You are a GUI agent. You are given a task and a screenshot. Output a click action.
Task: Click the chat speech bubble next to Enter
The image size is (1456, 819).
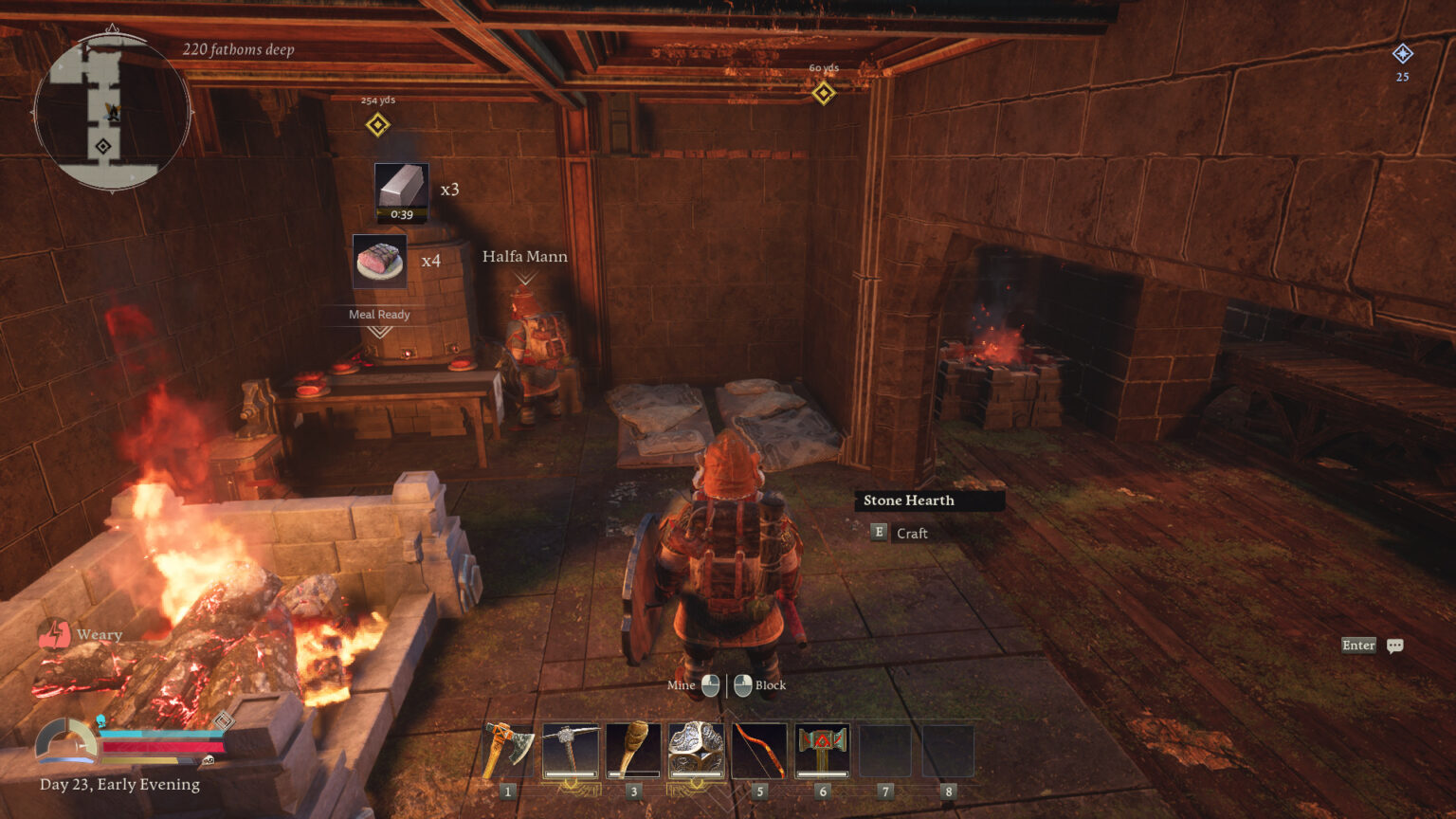coord(1394,645)
